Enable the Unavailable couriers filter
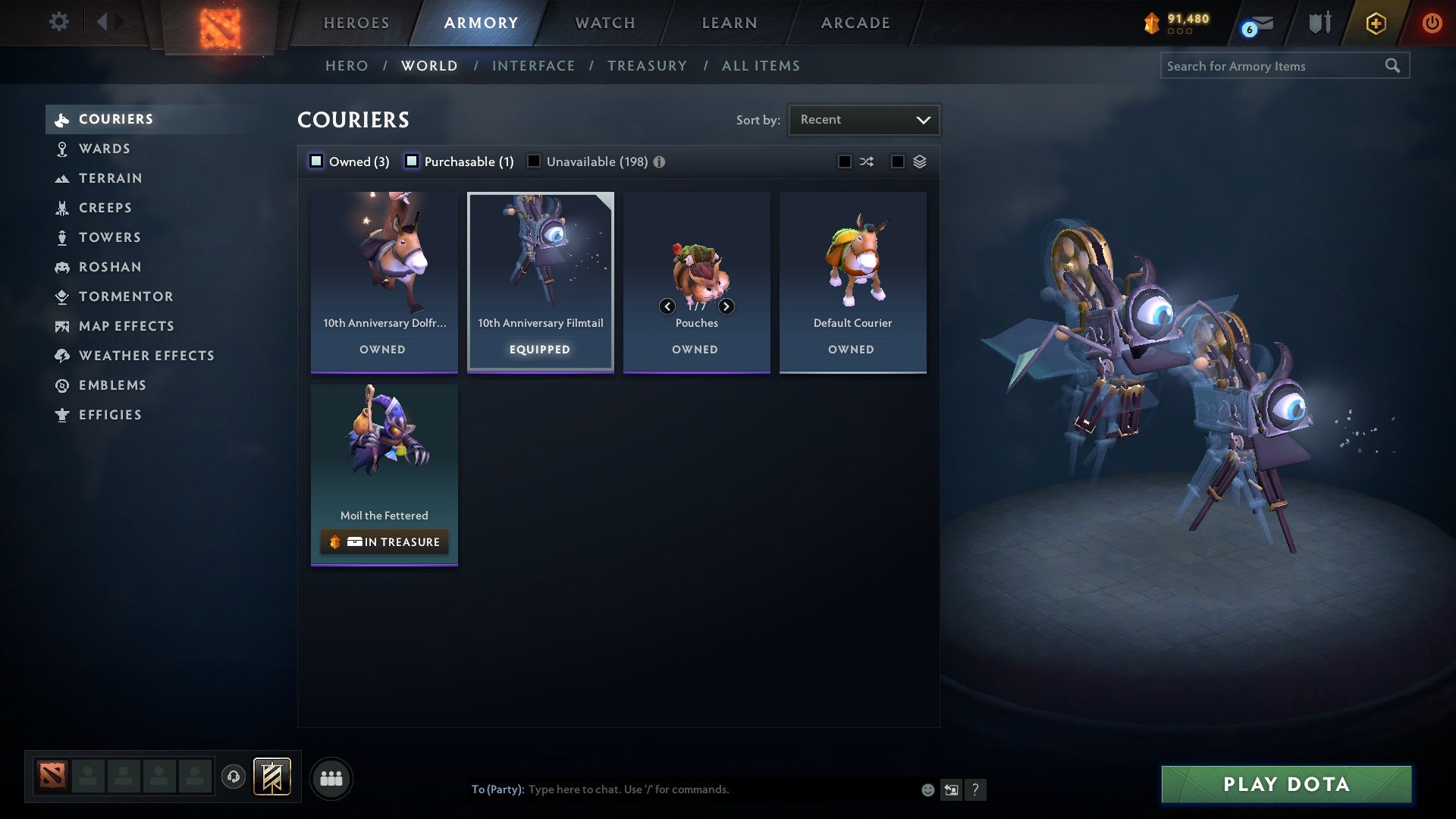Image resolution: width=1456 pixels, height=819 pixels. (535, 161)
